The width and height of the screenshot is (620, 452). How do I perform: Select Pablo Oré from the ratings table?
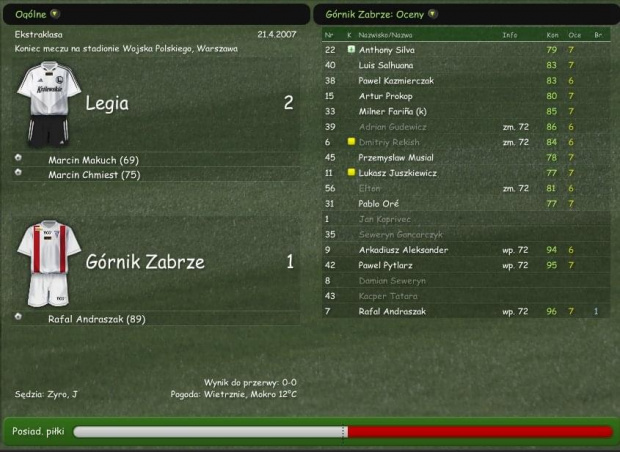380,203
